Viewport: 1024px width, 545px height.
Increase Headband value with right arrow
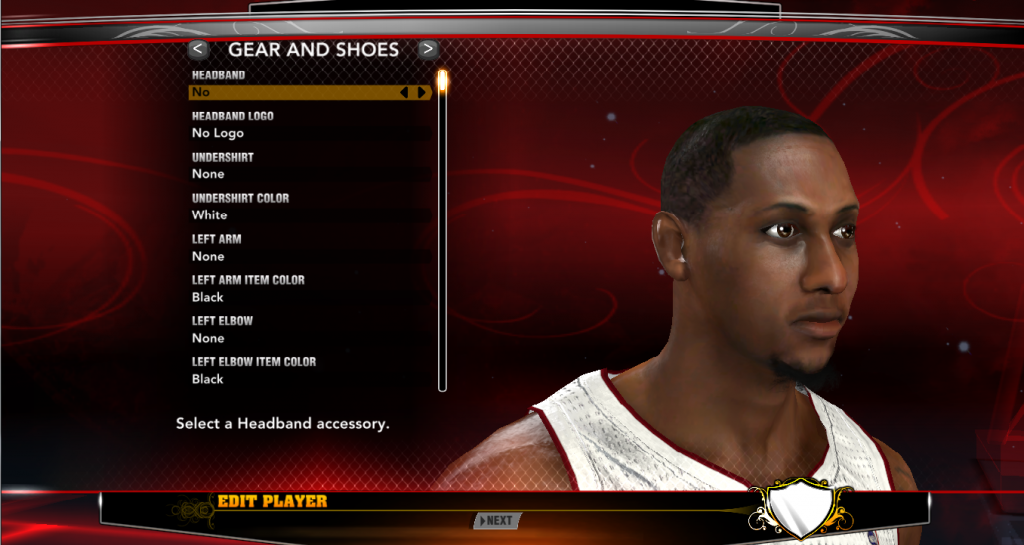[x=422, y=92]
